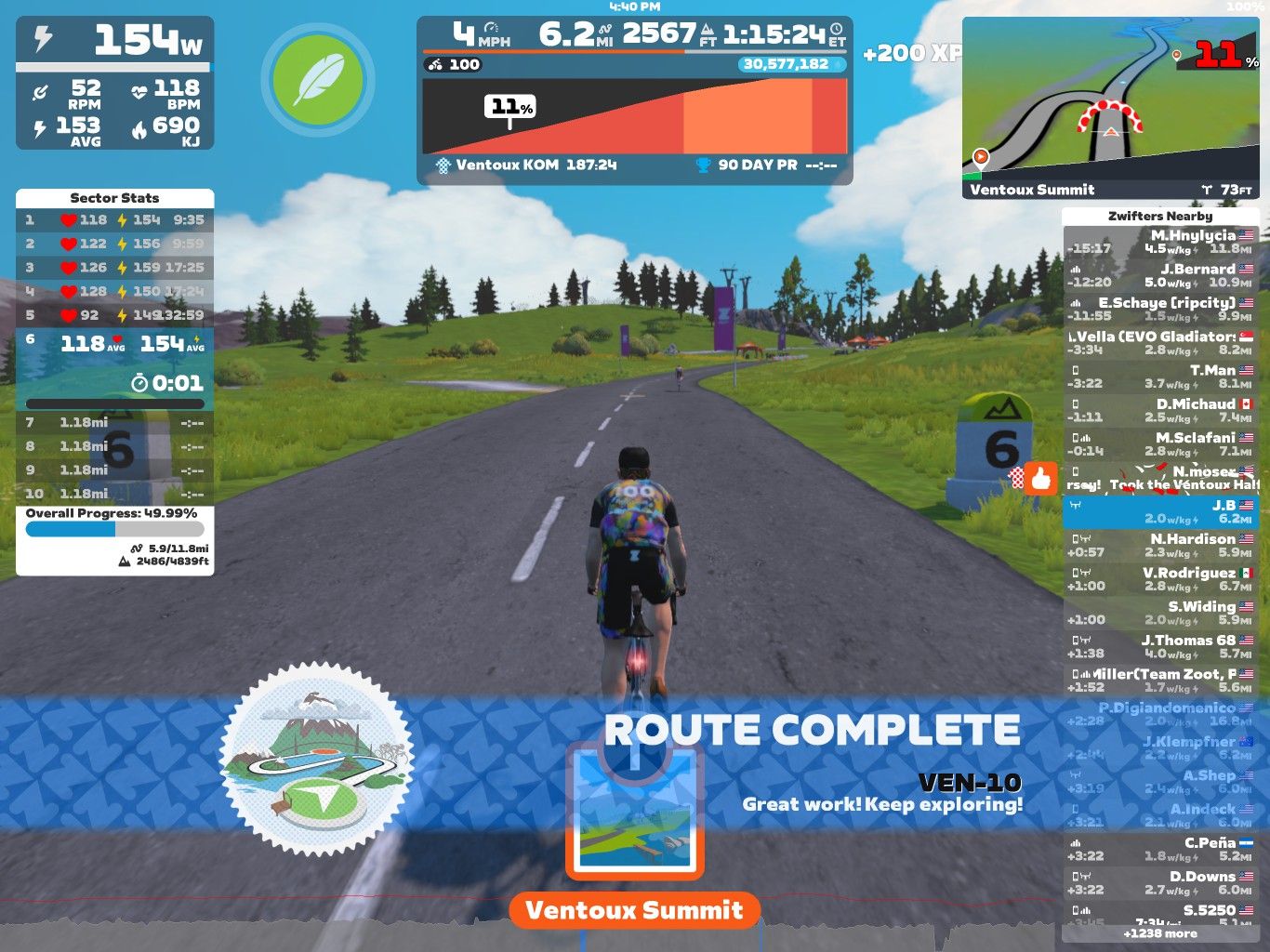The image size is (1270, 952).
Task: Click the Ventoux Summit minimap
Action: [x=1111, y=107]
